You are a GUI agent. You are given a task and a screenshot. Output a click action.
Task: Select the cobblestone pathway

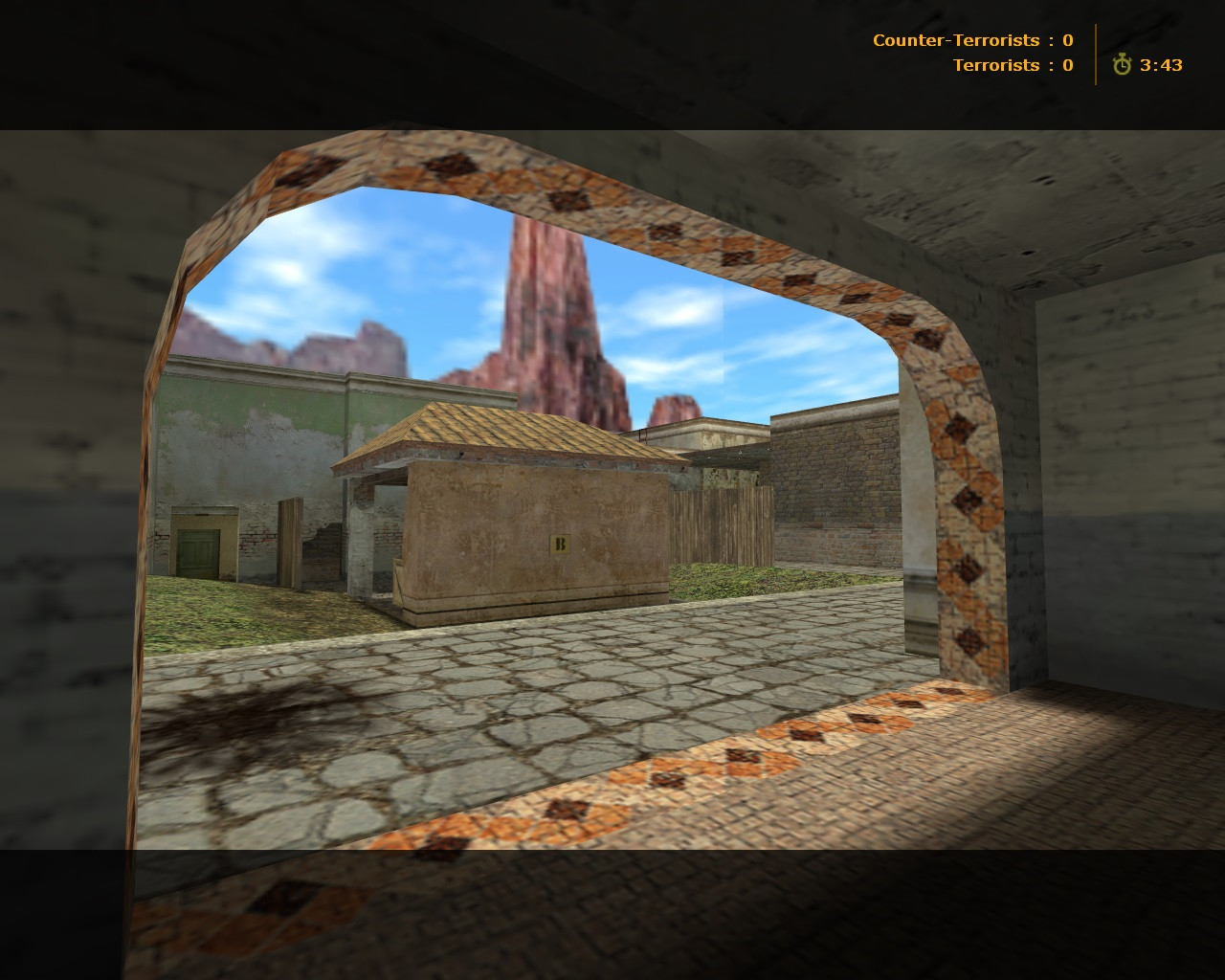coord(574,689)
